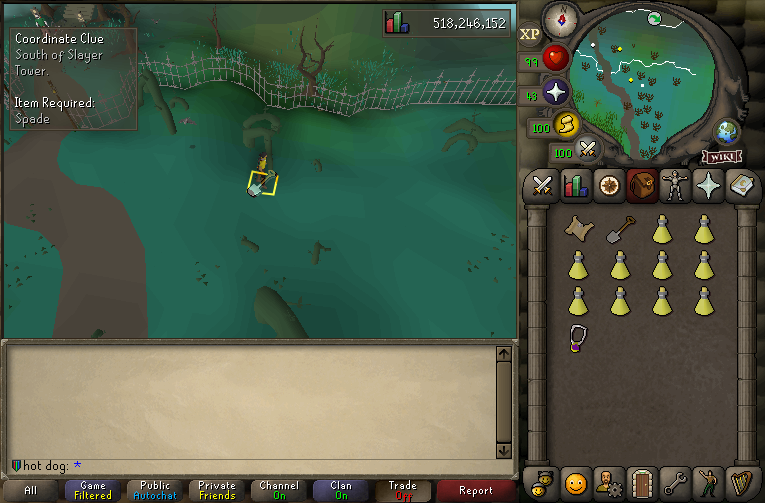Open the Prayer tab
This screenshot has width=765, height=503.
pos(707,185)
